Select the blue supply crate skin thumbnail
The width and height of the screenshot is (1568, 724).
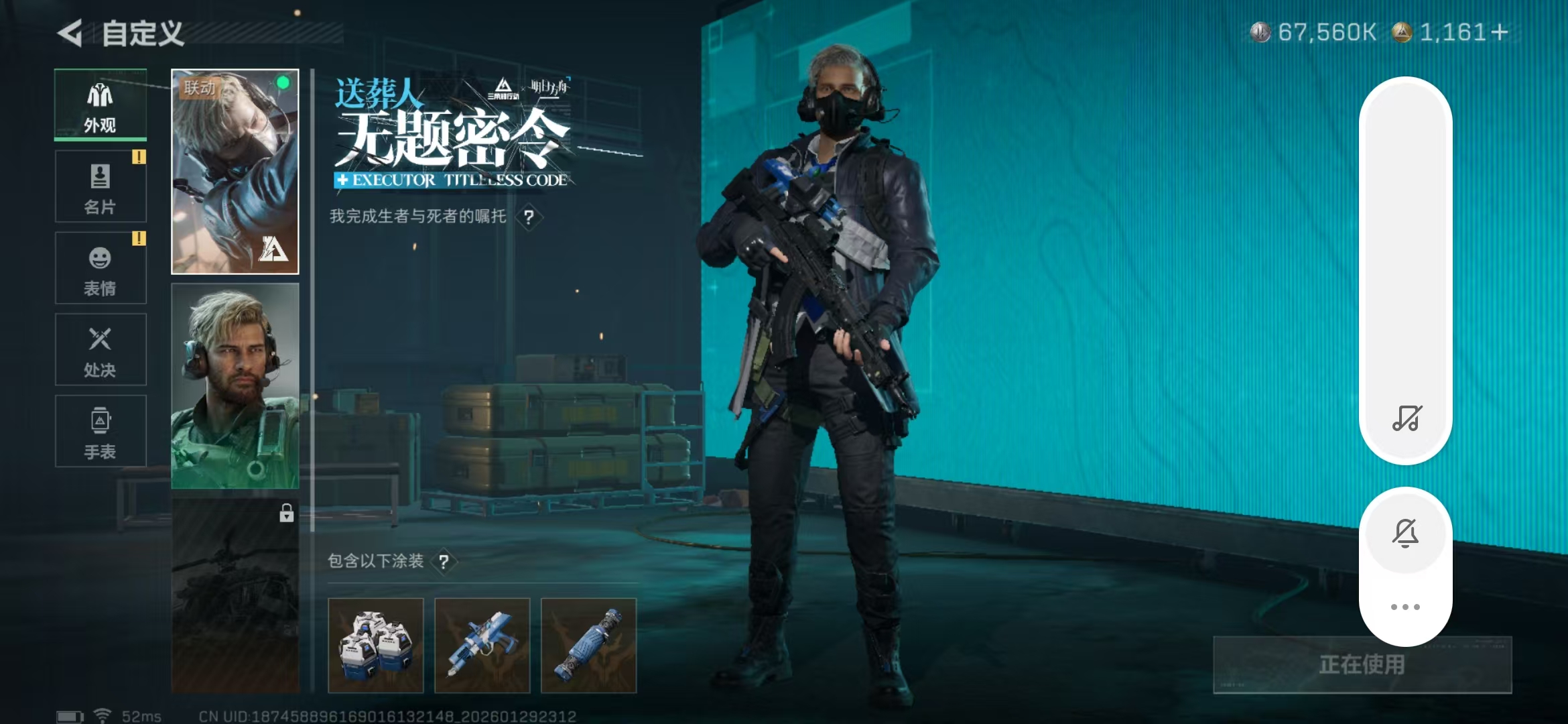click(x=375, y=644)
